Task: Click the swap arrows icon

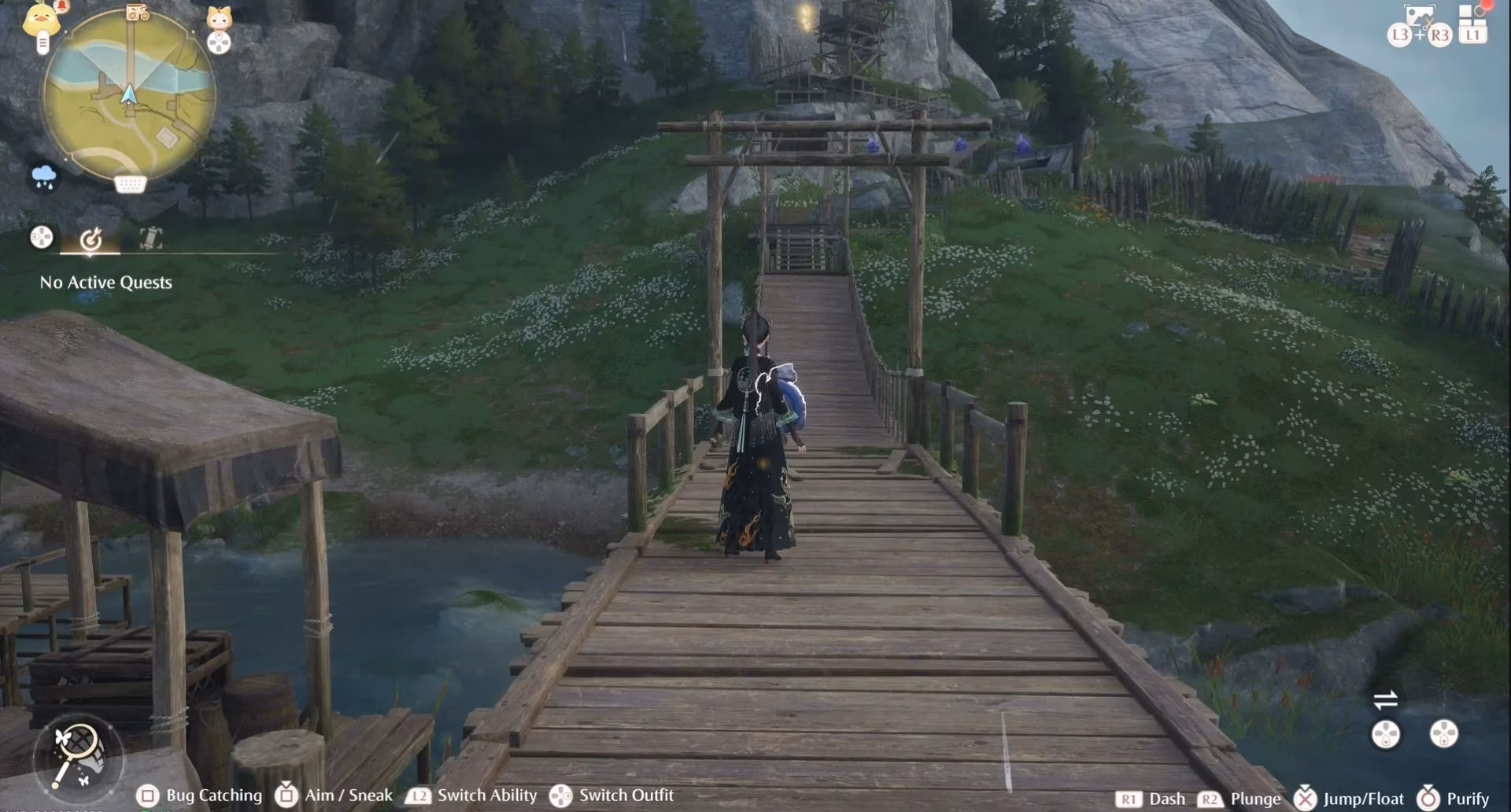Action: [x=1385, y=699]
